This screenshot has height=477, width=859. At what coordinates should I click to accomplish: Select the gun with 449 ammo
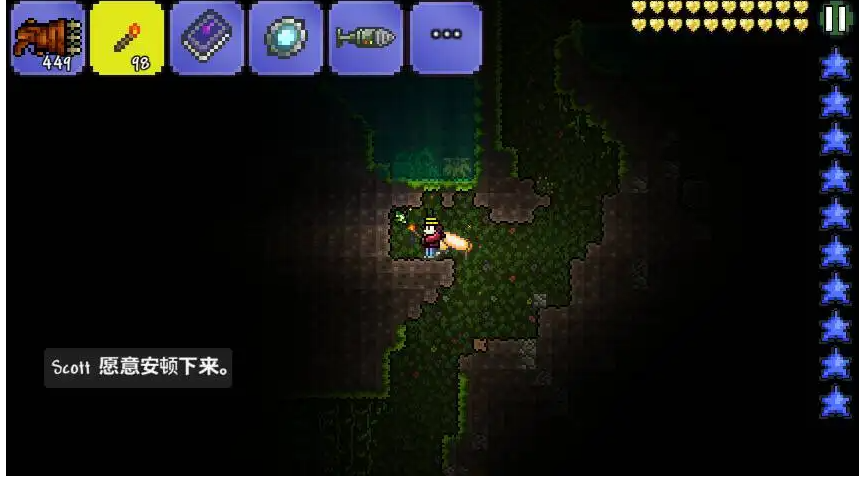(x=47, y=38)
